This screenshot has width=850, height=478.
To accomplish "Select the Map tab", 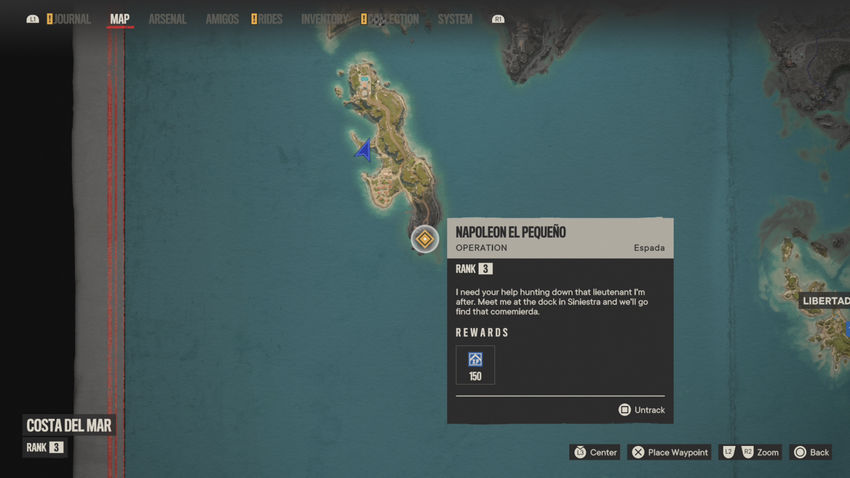I will (120, 19).
